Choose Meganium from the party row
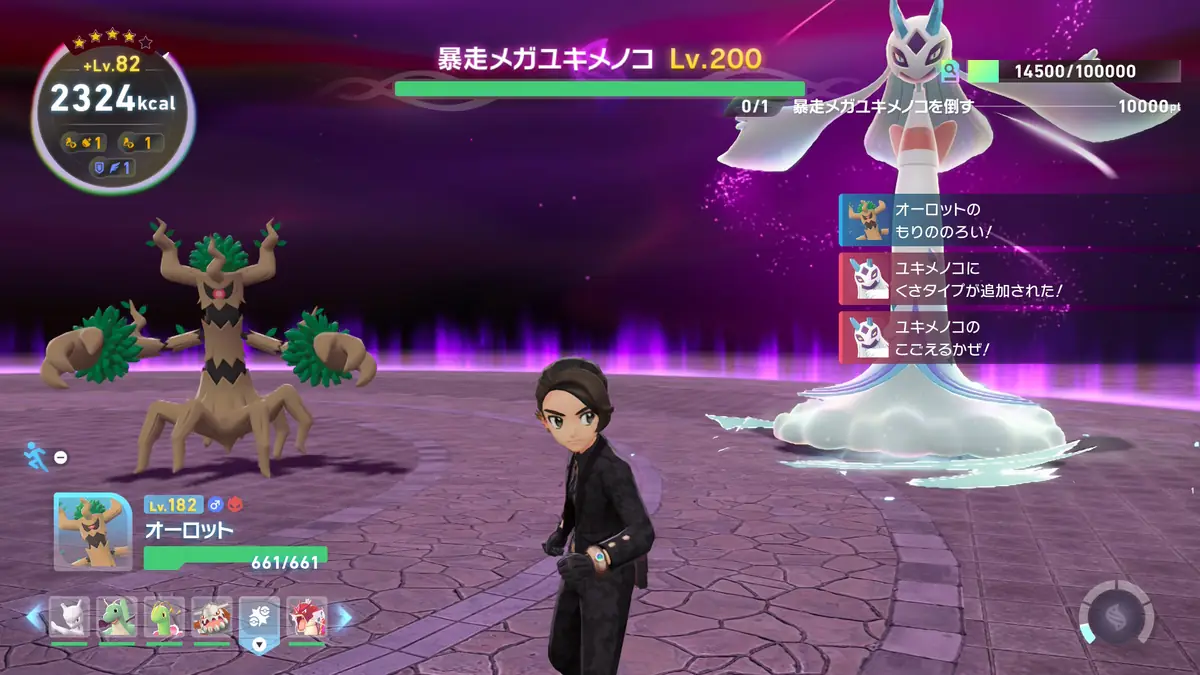Viewport: 1200px width, 675px height. coord(164,618)
